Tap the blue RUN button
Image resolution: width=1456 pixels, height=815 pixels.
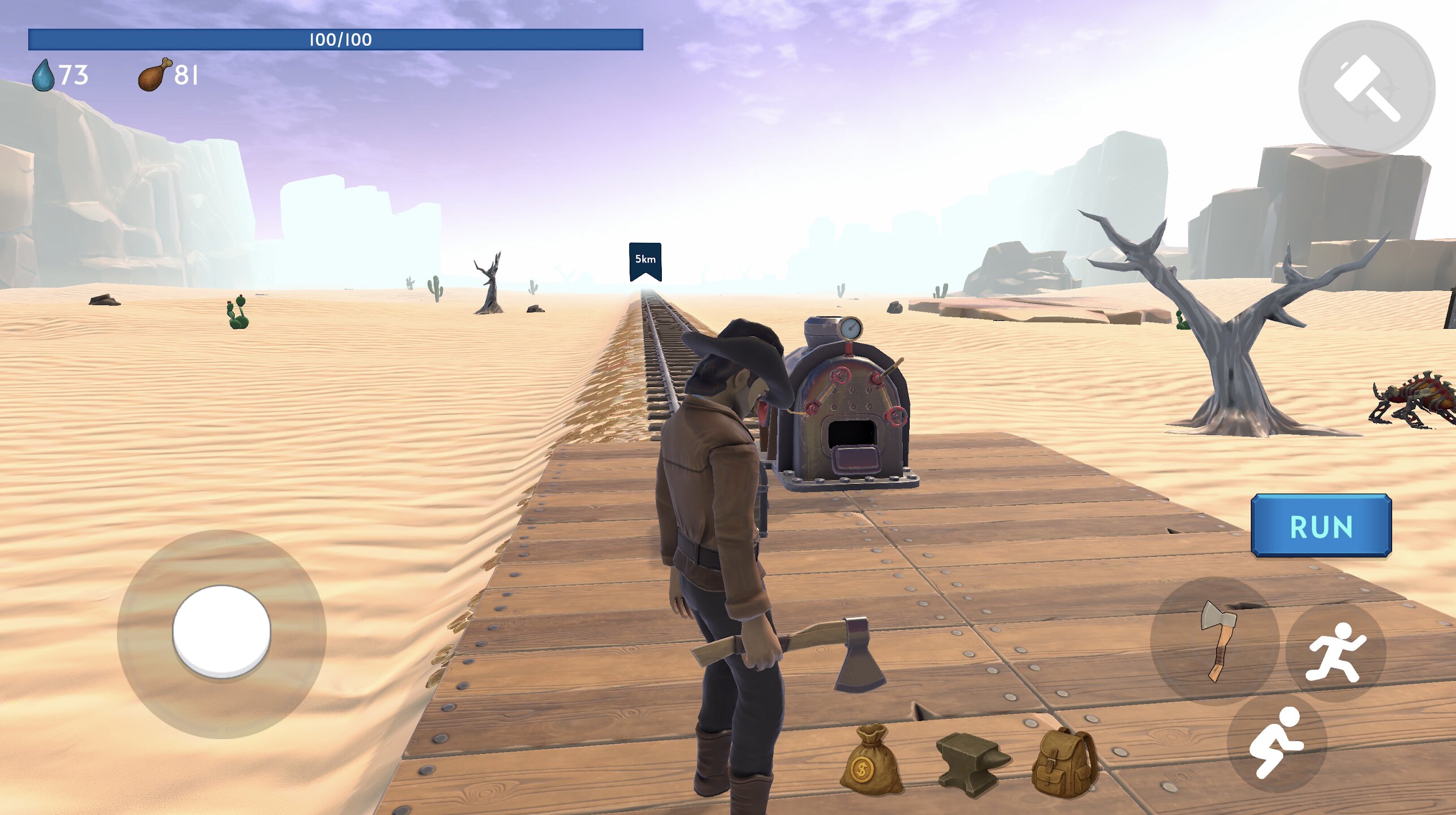1321,526
